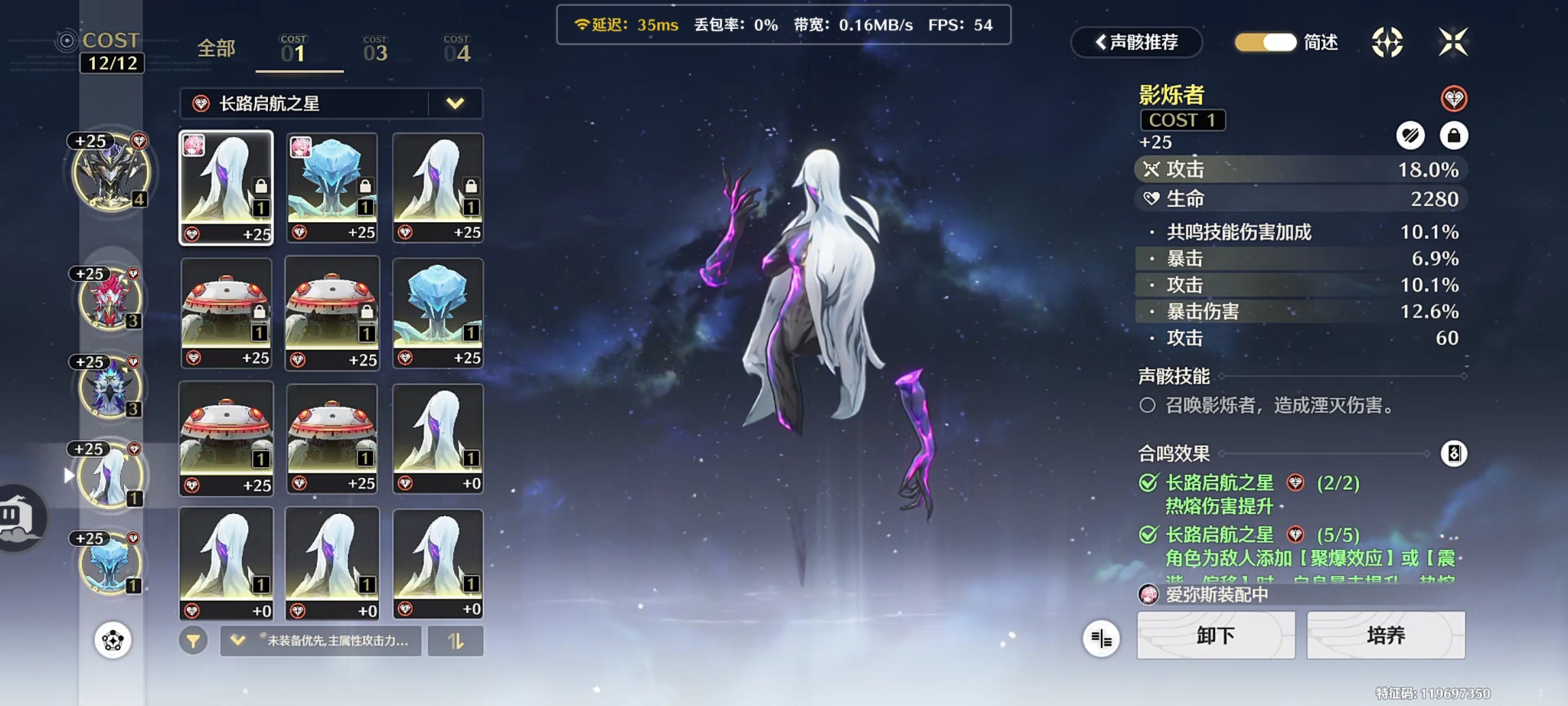Open the sort option dropdown 未装备优先
The width and height of the screenshot is (1568, 706).
click(321, 641)
